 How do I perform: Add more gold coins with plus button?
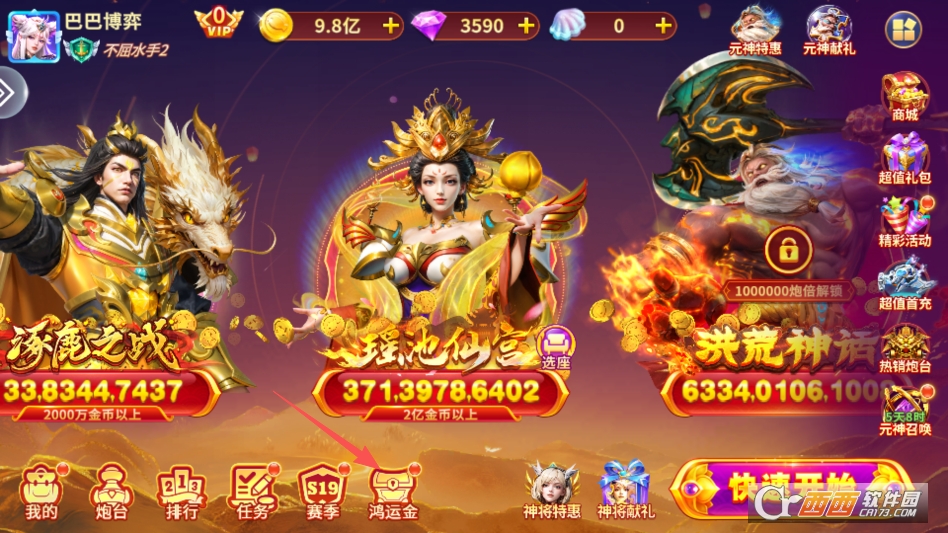[x=389, y=26]
